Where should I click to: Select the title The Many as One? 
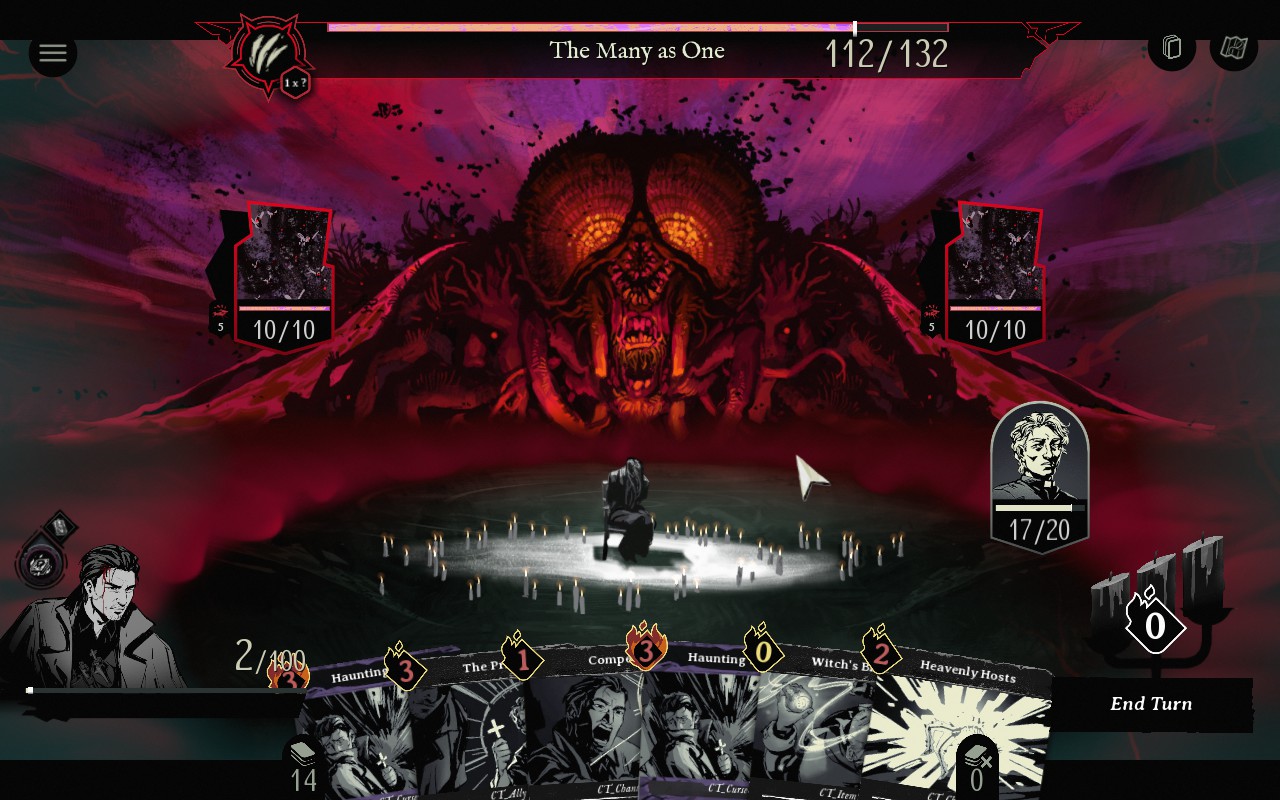pos(636,50)
